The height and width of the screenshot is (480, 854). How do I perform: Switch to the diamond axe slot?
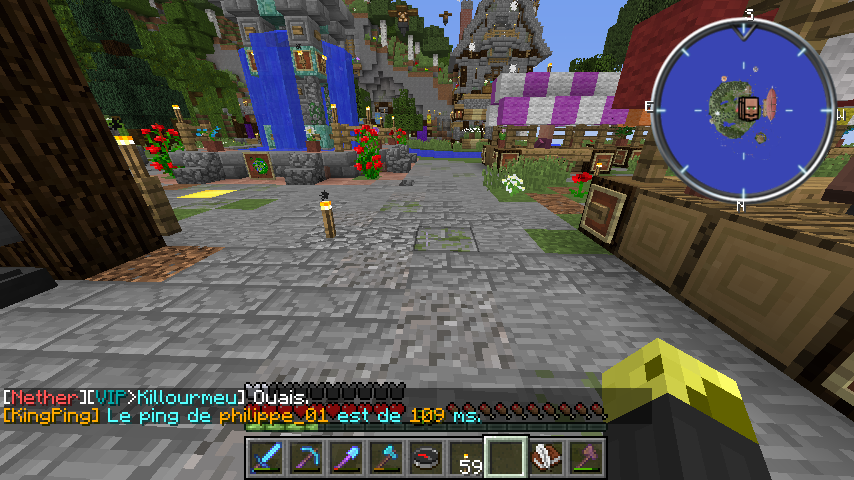click(385, 458)
